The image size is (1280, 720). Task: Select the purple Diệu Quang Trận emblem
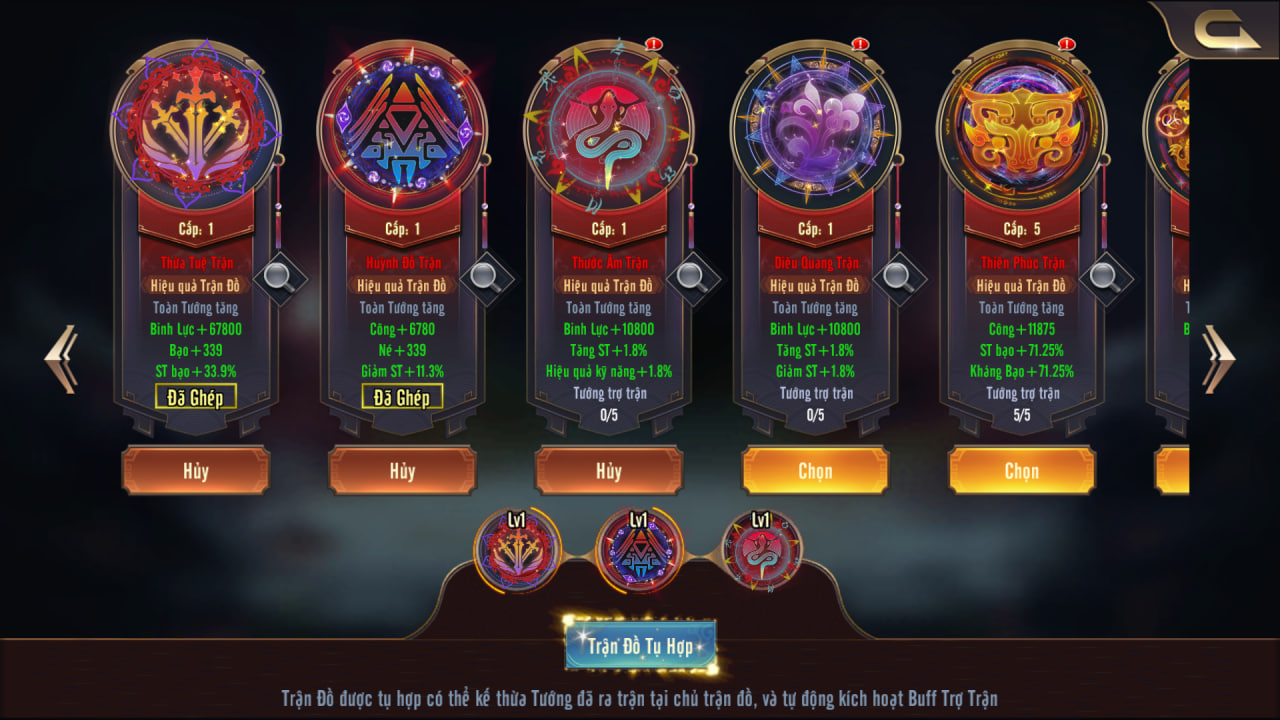[815, 127]
